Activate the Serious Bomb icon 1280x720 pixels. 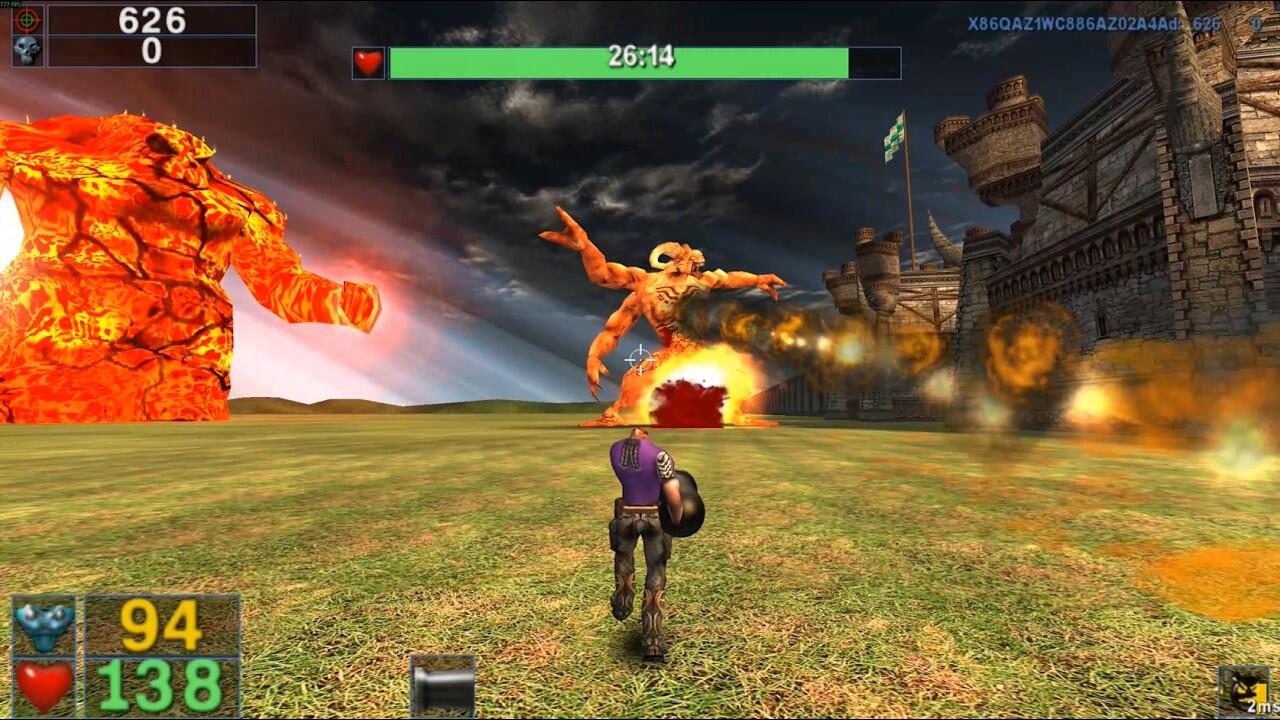click(x=1243, y=690)
